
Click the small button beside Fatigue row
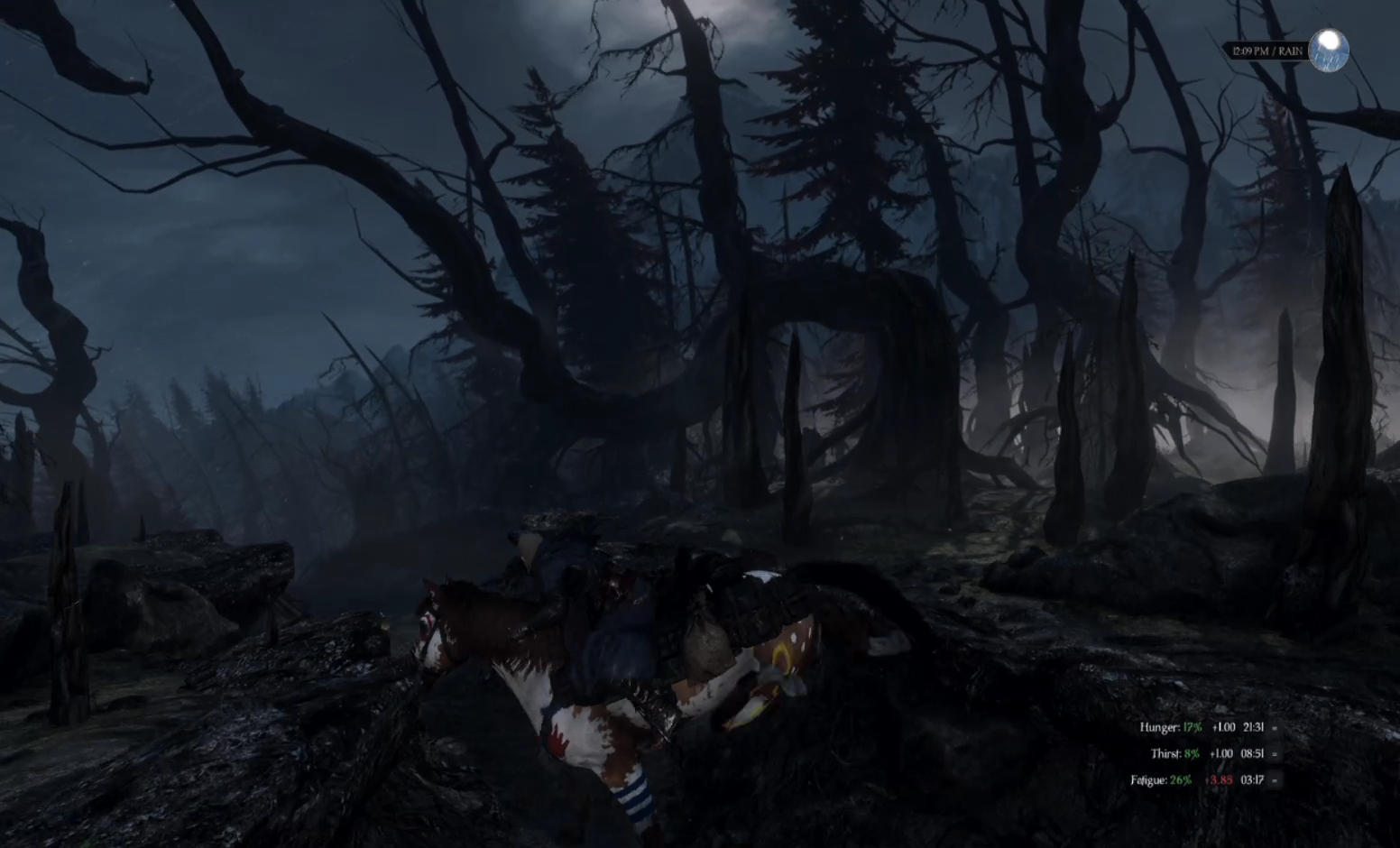[1275, 780]
